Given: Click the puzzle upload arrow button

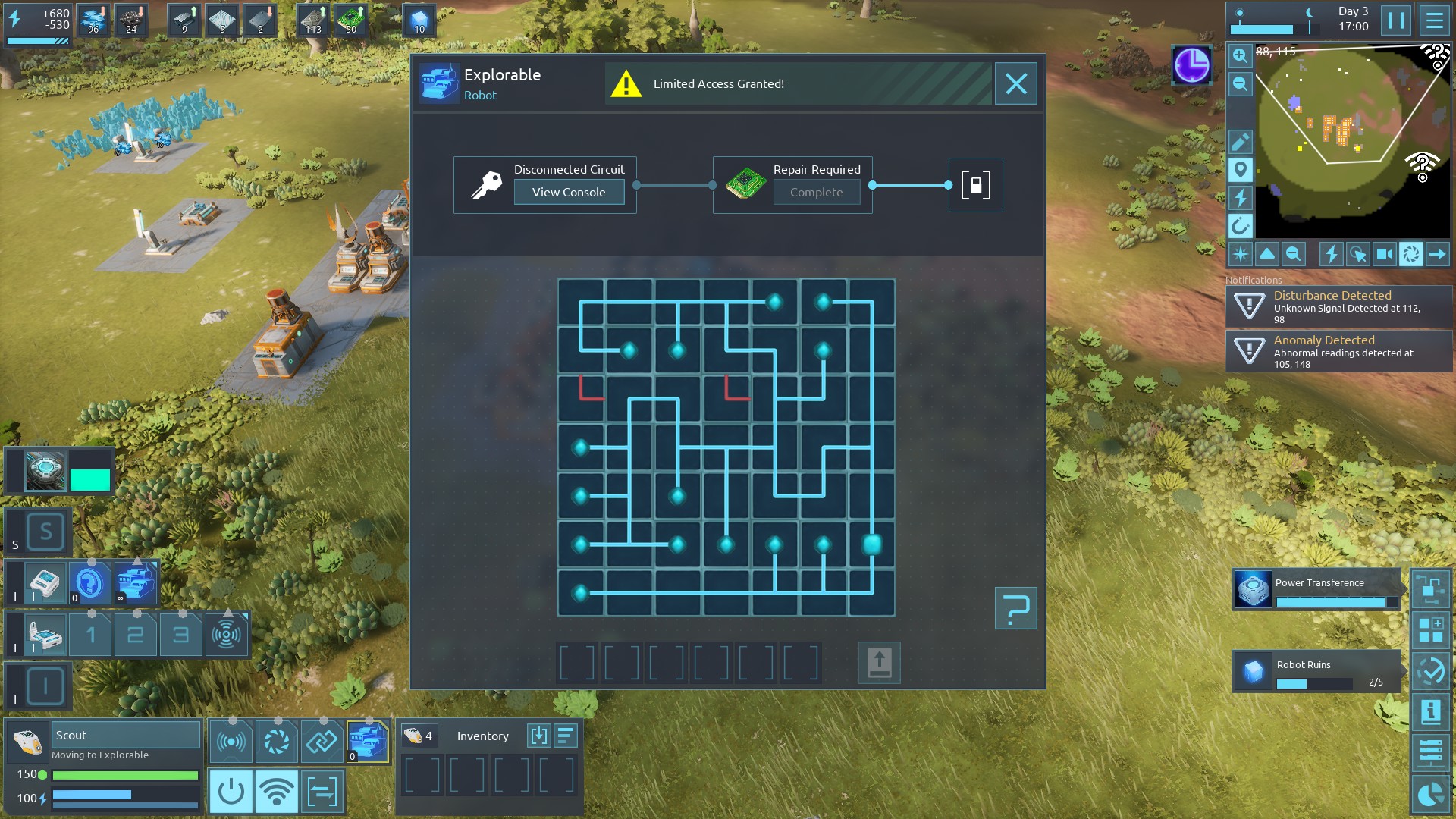Looking at the screenshot, I should pos(879,663).
